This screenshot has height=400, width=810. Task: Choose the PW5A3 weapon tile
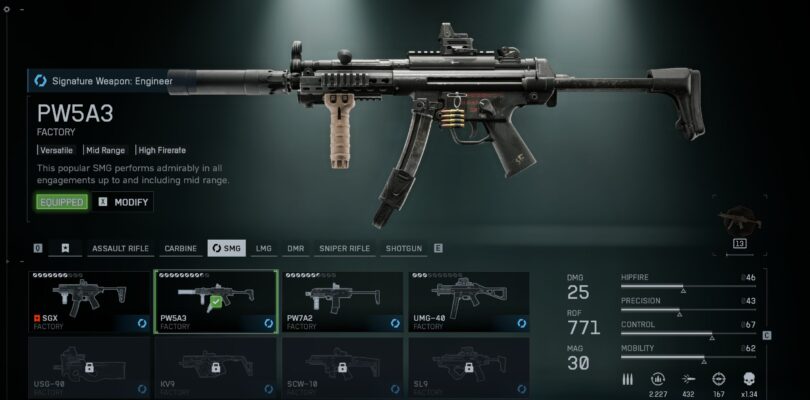click(215, 301)
